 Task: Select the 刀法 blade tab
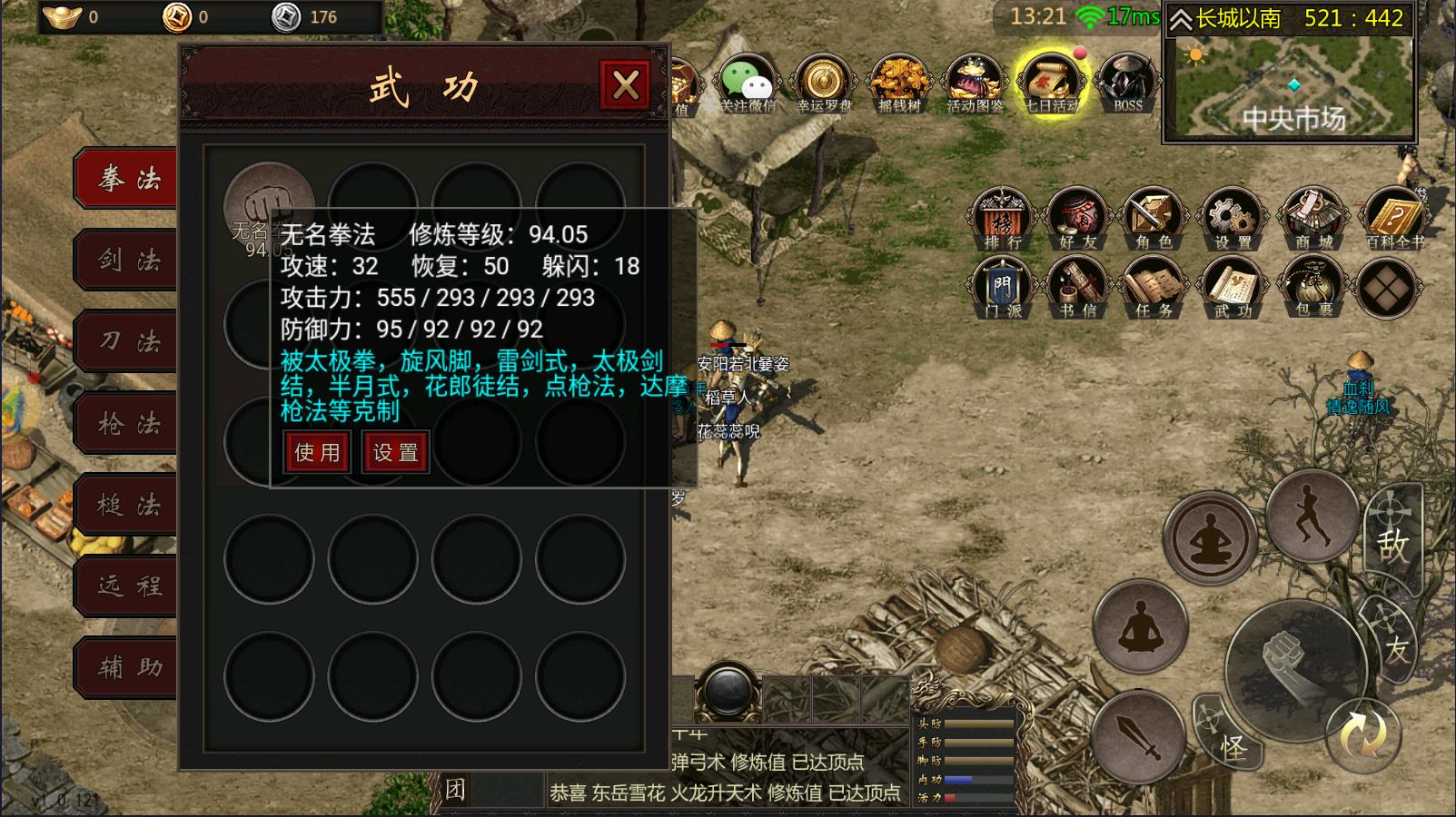pos(129,342)
